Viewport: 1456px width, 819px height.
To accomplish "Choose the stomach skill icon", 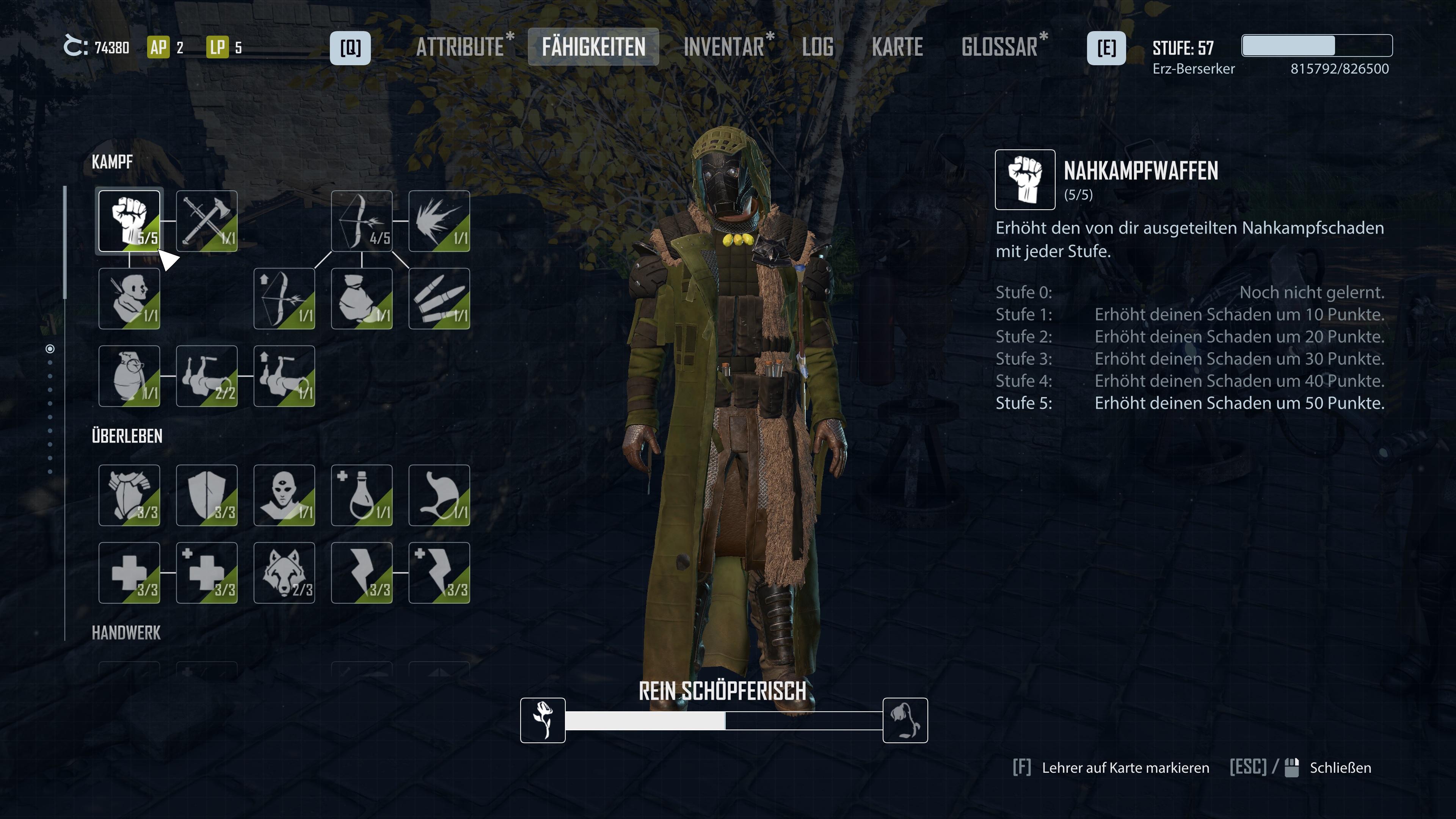I will tap(439, 495).
